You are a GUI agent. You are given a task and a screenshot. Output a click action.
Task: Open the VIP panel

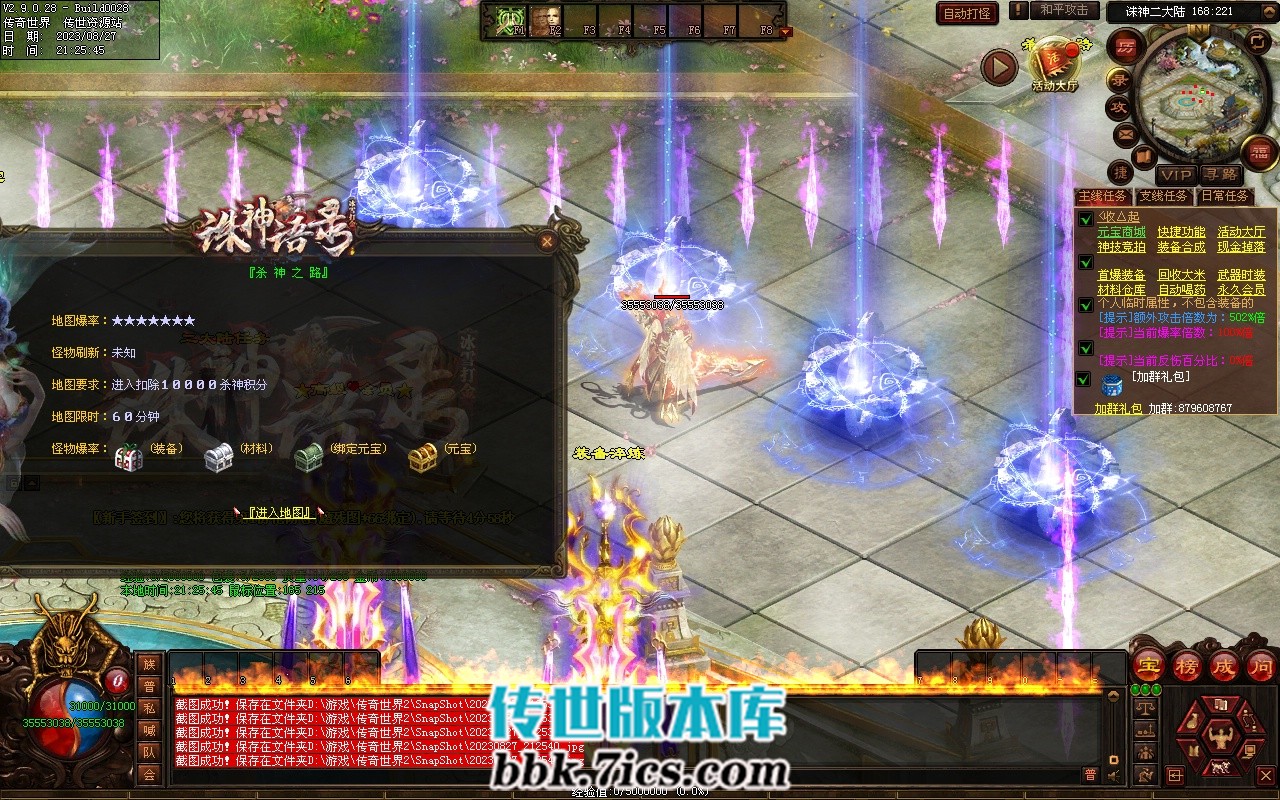(1176, 175)
